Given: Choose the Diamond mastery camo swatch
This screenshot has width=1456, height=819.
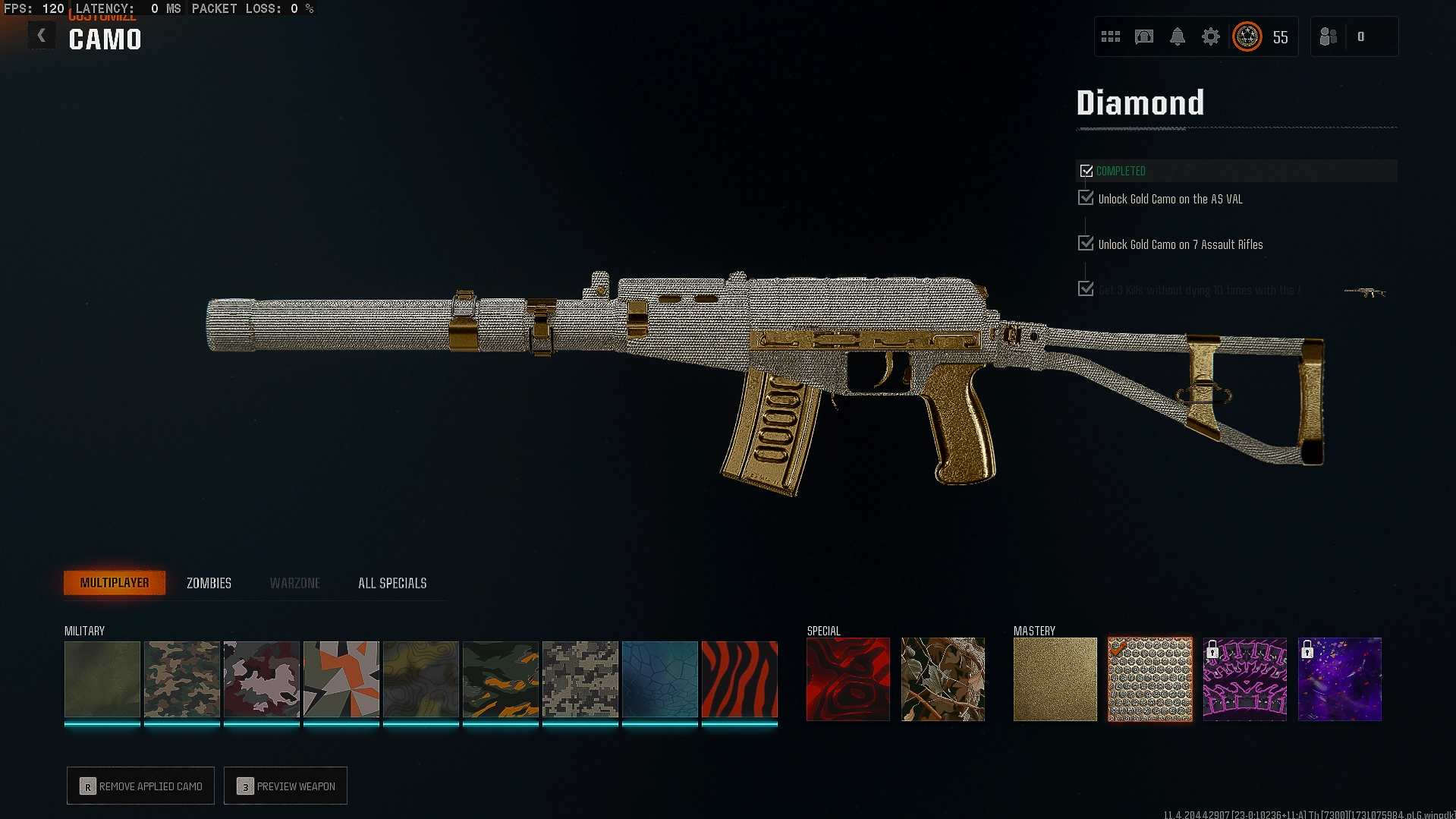Looking at the screenshot, I should (x=1149, y=679).
